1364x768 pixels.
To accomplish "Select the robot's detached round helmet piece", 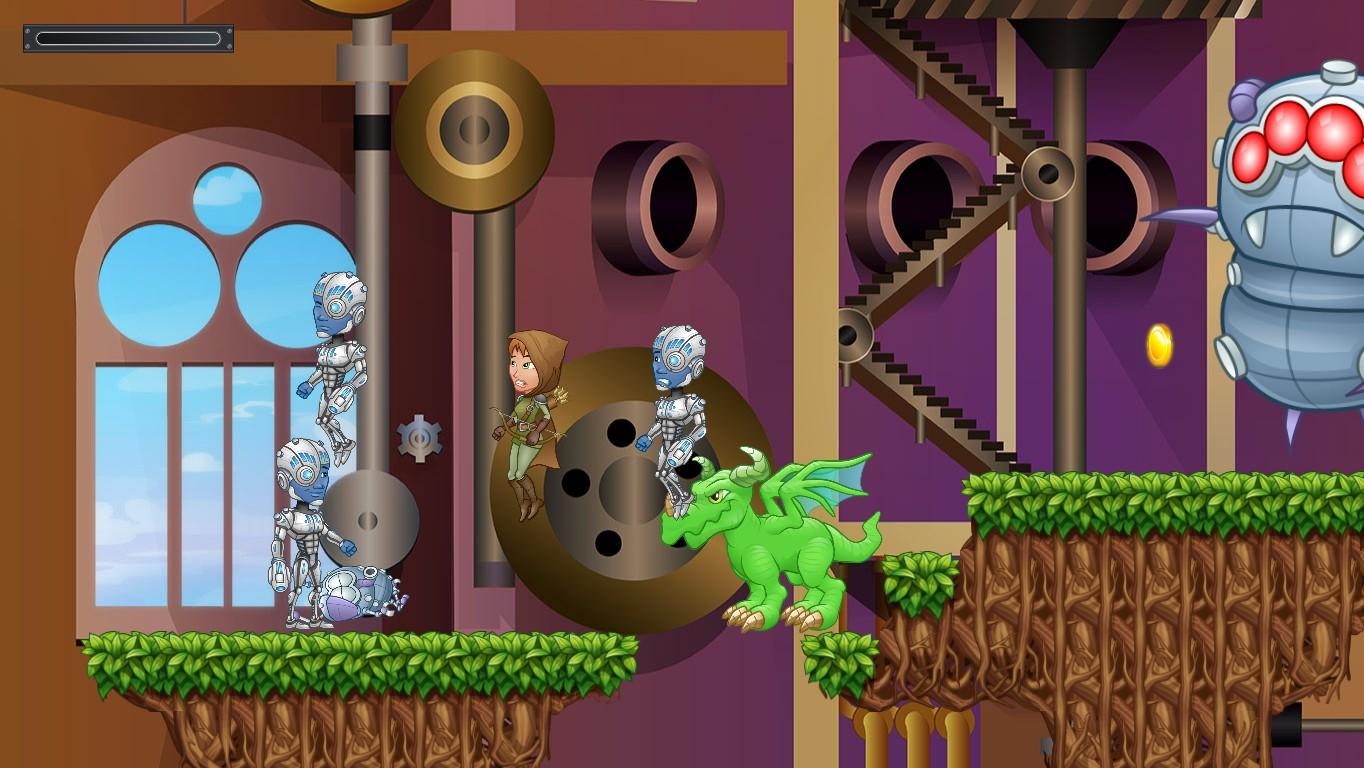I will click(355, 590).
